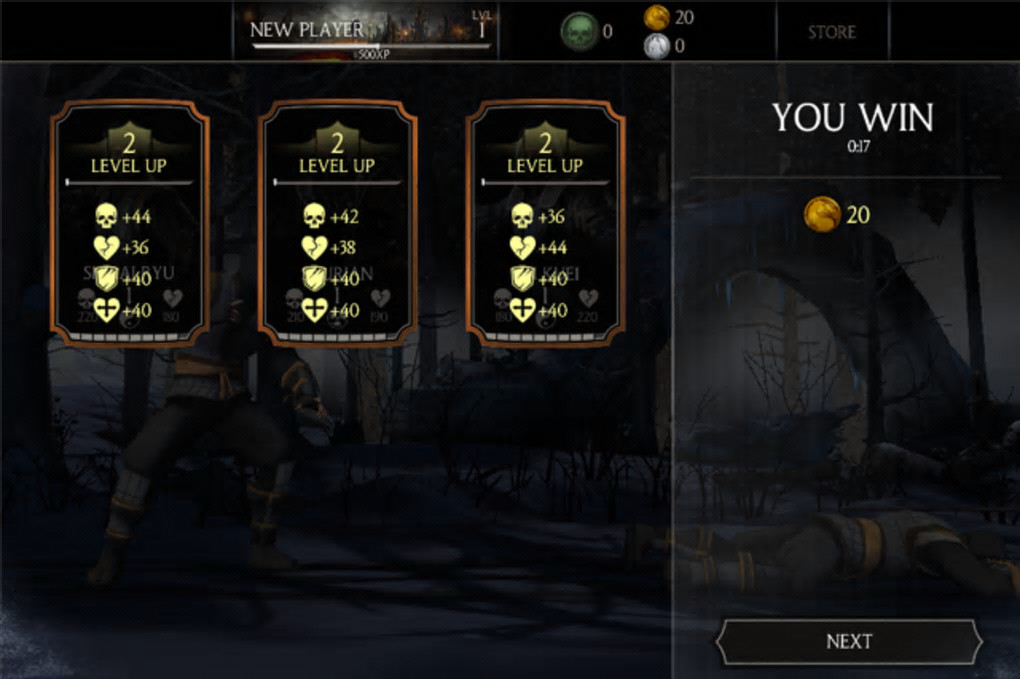Image resolution: width=1020 pixels, height=679 pixels.
Task: Select the level up card with +36 attack
Action: (545, 222)
